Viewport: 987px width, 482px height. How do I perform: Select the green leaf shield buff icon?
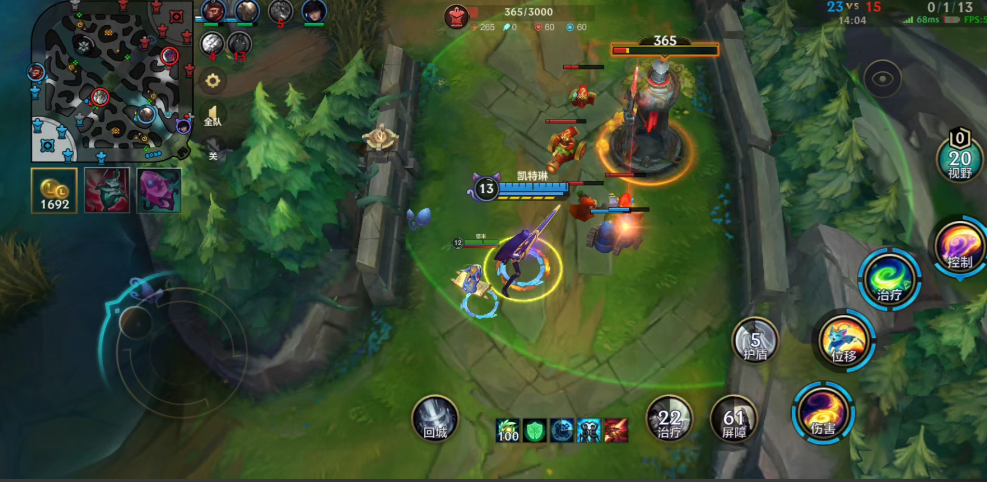coord(535,430)
